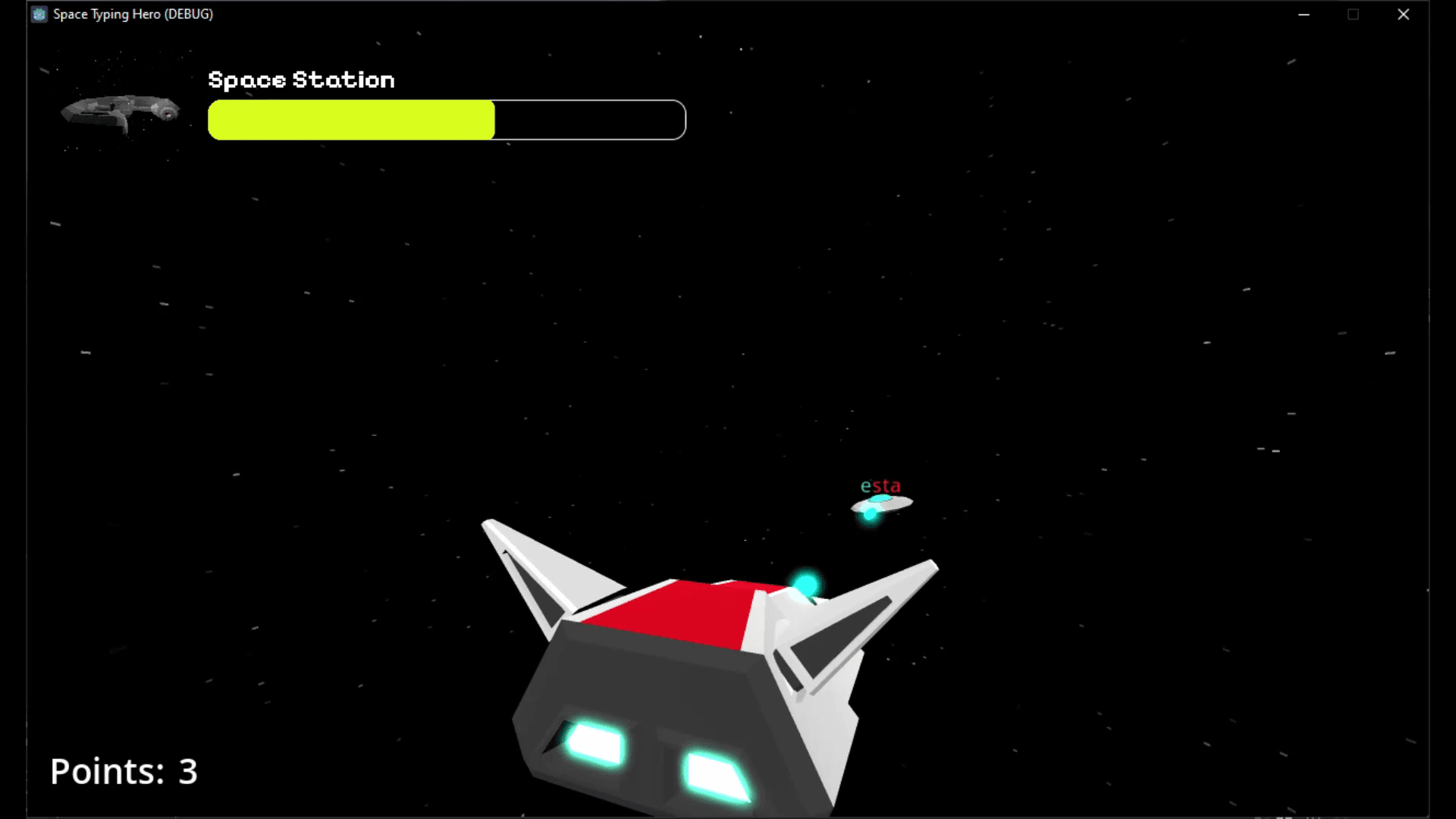Target the glowing cyan projectile under the UFO
Image resolution: width=1456 pixels, height=819 pixels.
point(869,516)
